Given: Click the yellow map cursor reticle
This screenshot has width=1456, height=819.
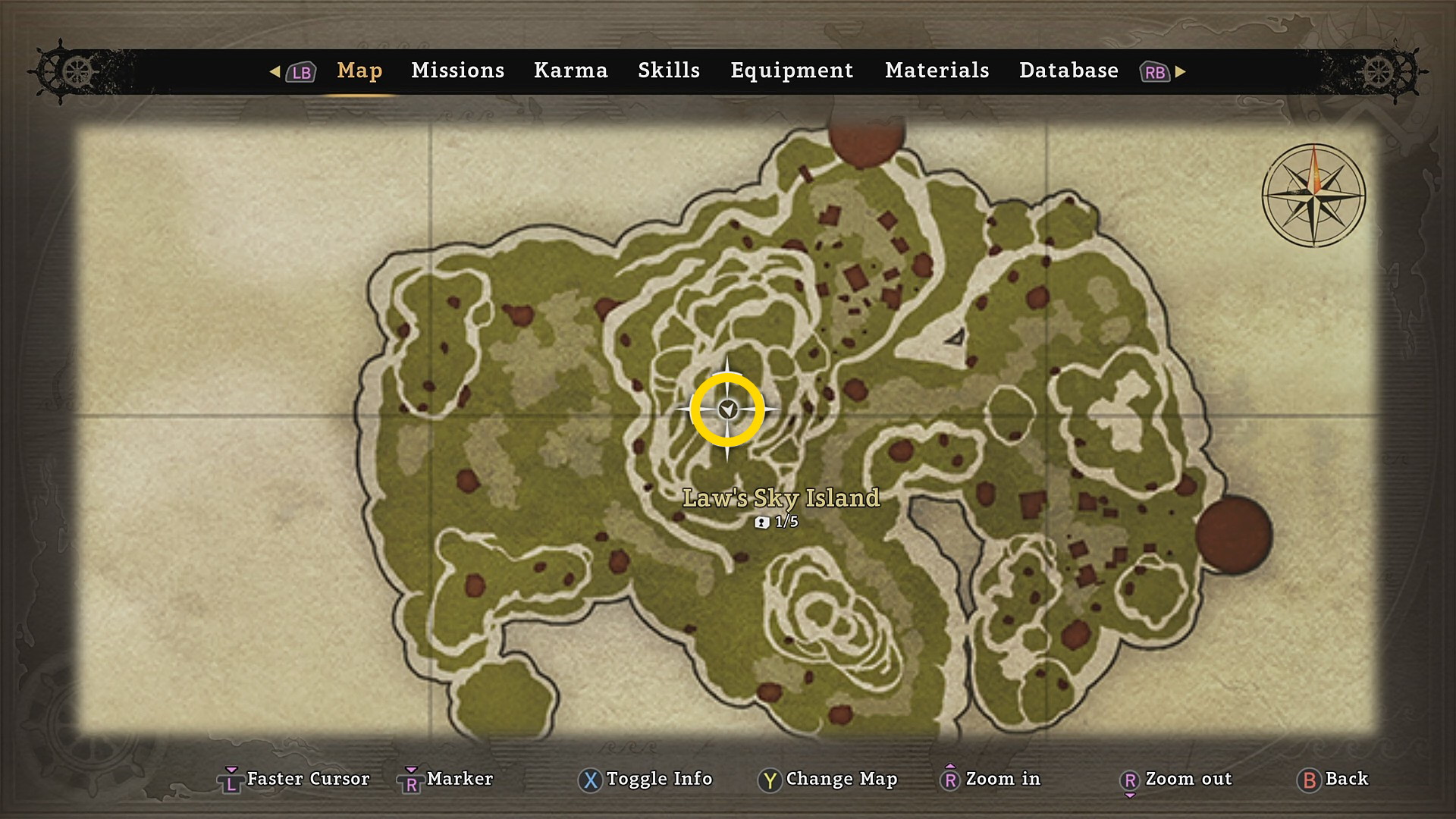Looking at the screenshot, I should (727, 409).
